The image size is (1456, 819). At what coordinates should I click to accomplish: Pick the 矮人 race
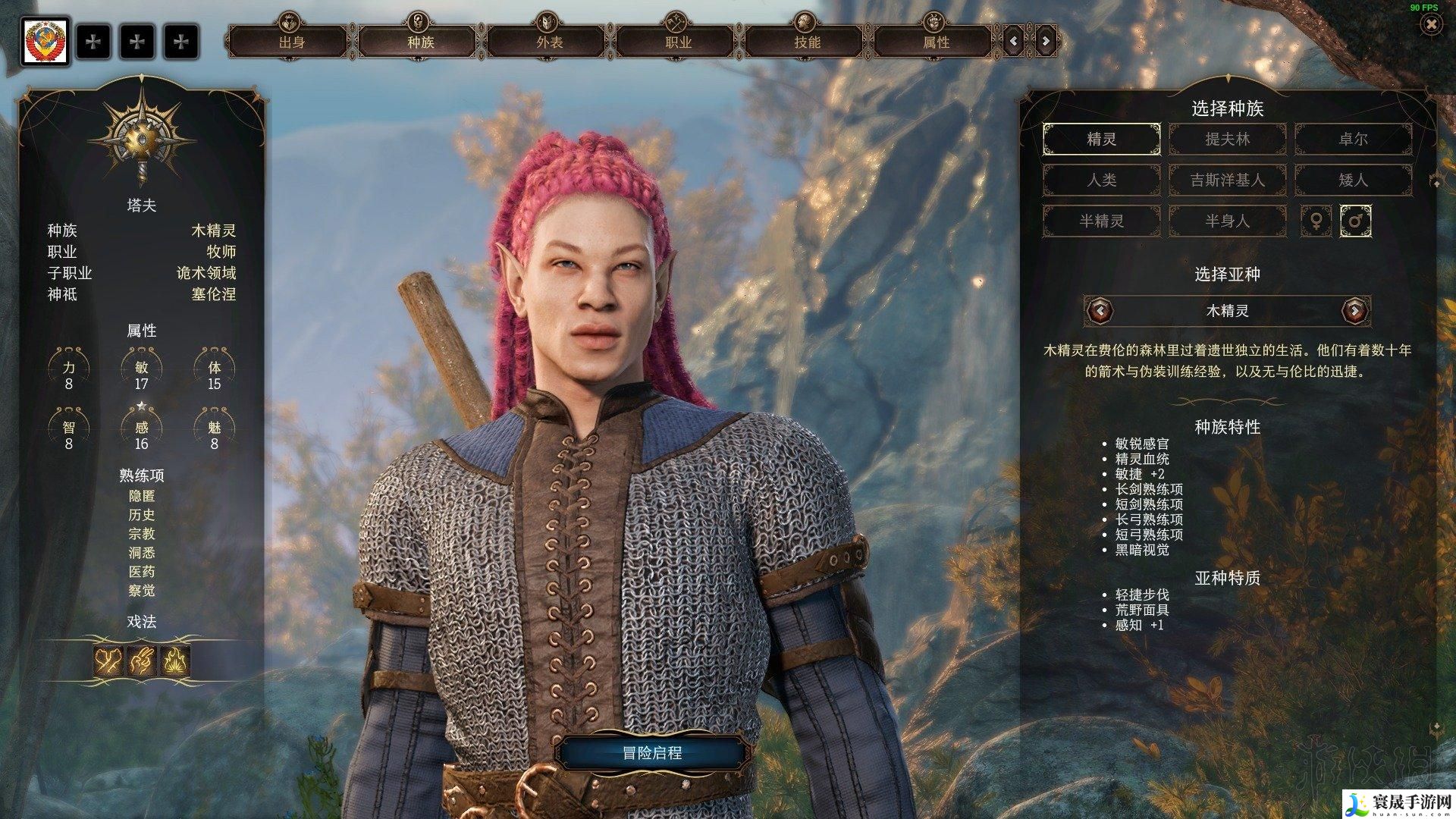[1353, 180]
